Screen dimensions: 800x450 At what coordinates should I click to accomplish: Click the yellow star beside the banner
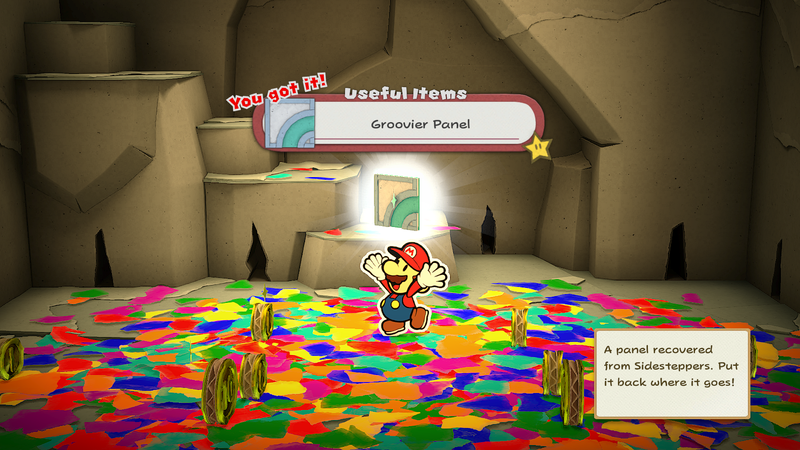coord(539,149)
